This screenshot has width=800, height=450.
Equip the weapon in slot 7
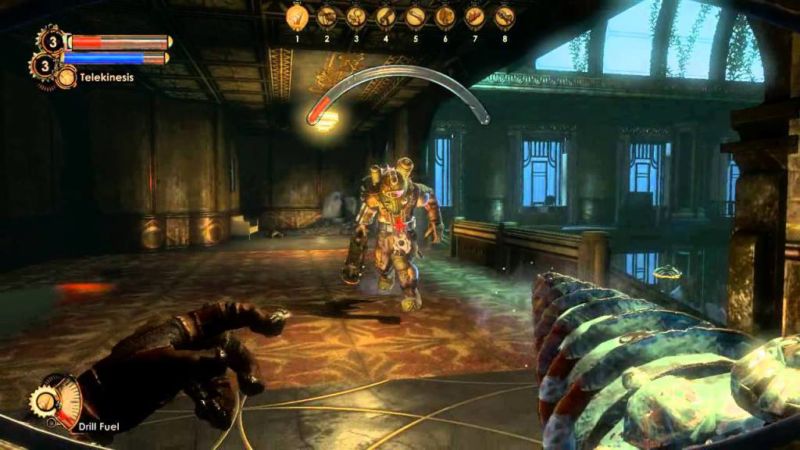pyautogui.click(x=475, y=17)
